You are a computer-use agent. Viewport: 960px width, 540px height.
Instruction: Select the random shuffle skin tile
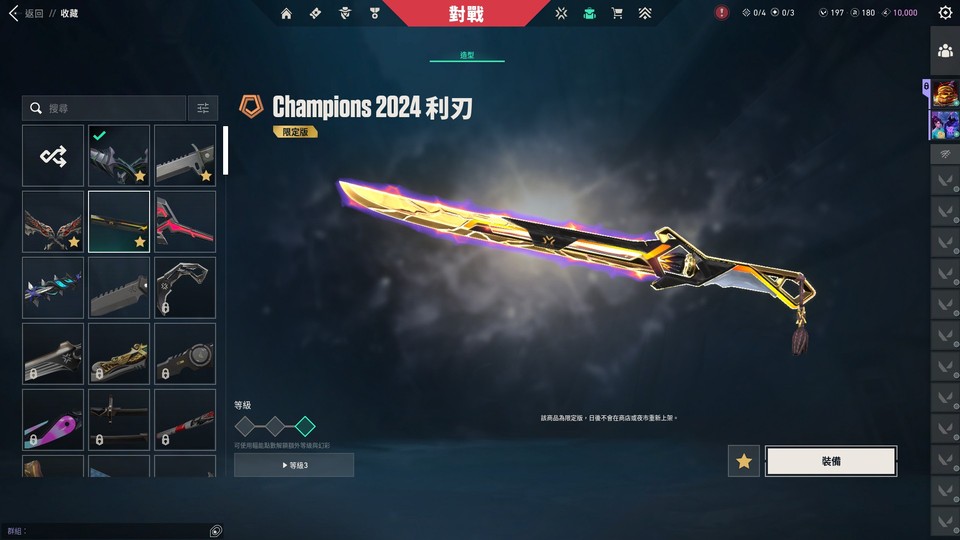53,155
